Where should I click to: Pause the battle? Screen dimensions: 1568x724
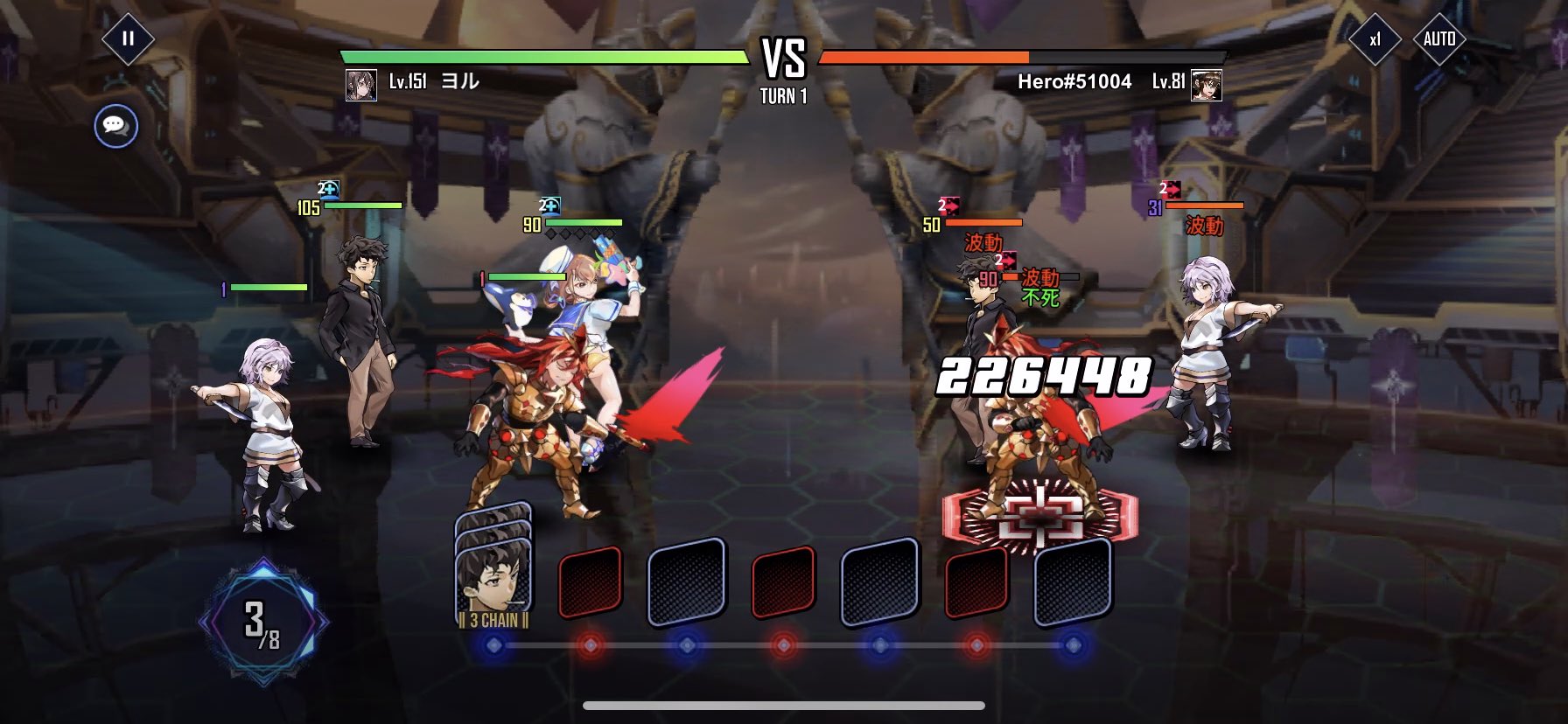click(x=128, y=38)
